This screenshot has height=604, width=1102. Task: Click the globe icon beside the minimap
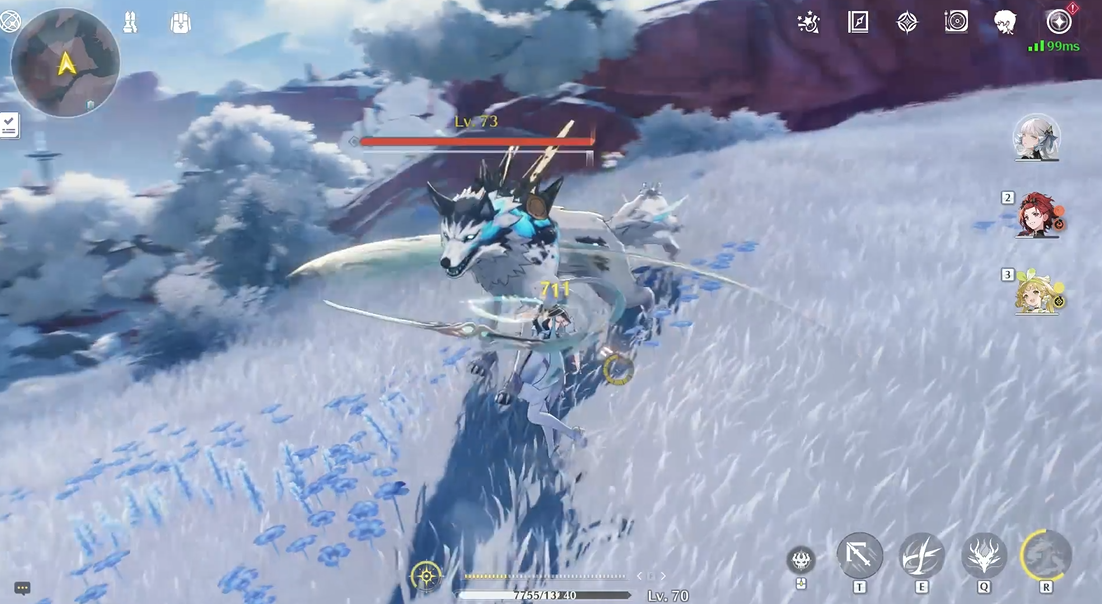(10, 20)
